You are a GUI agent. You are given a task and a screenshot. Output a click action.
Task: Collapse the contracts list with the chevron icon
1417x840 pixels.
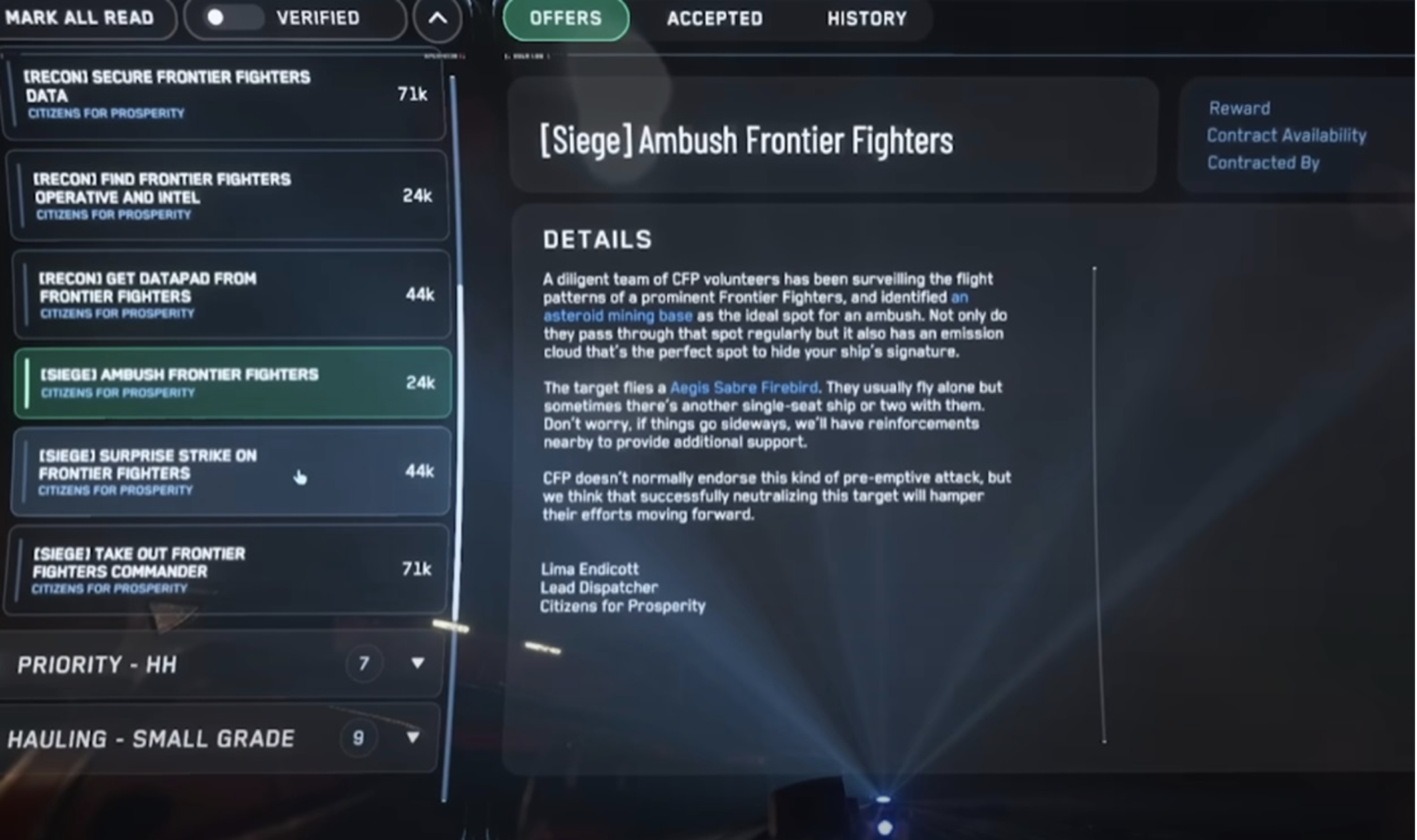click(439, 19)
